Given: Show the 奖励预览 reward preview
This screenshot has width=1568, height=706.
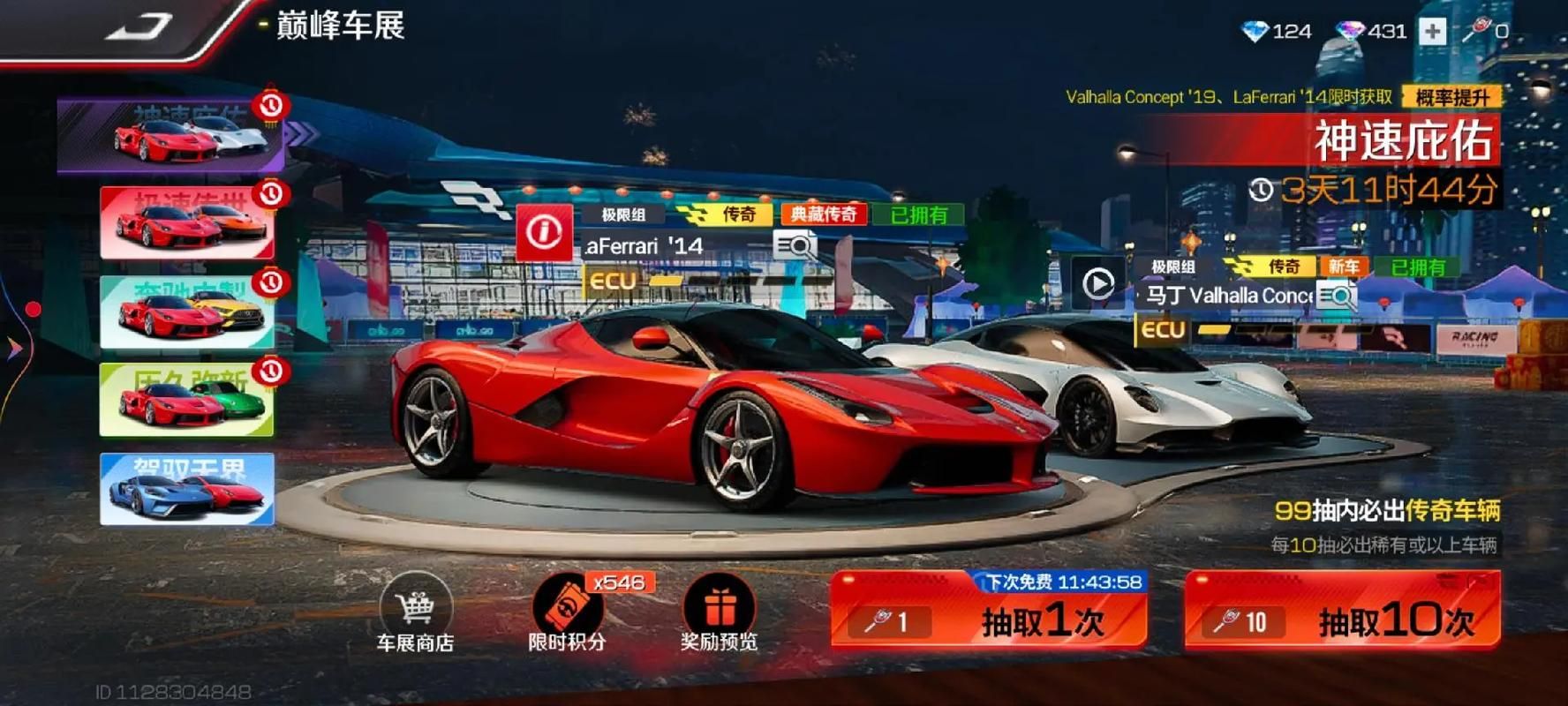Looking at the screenshot, I should [720, 615].
